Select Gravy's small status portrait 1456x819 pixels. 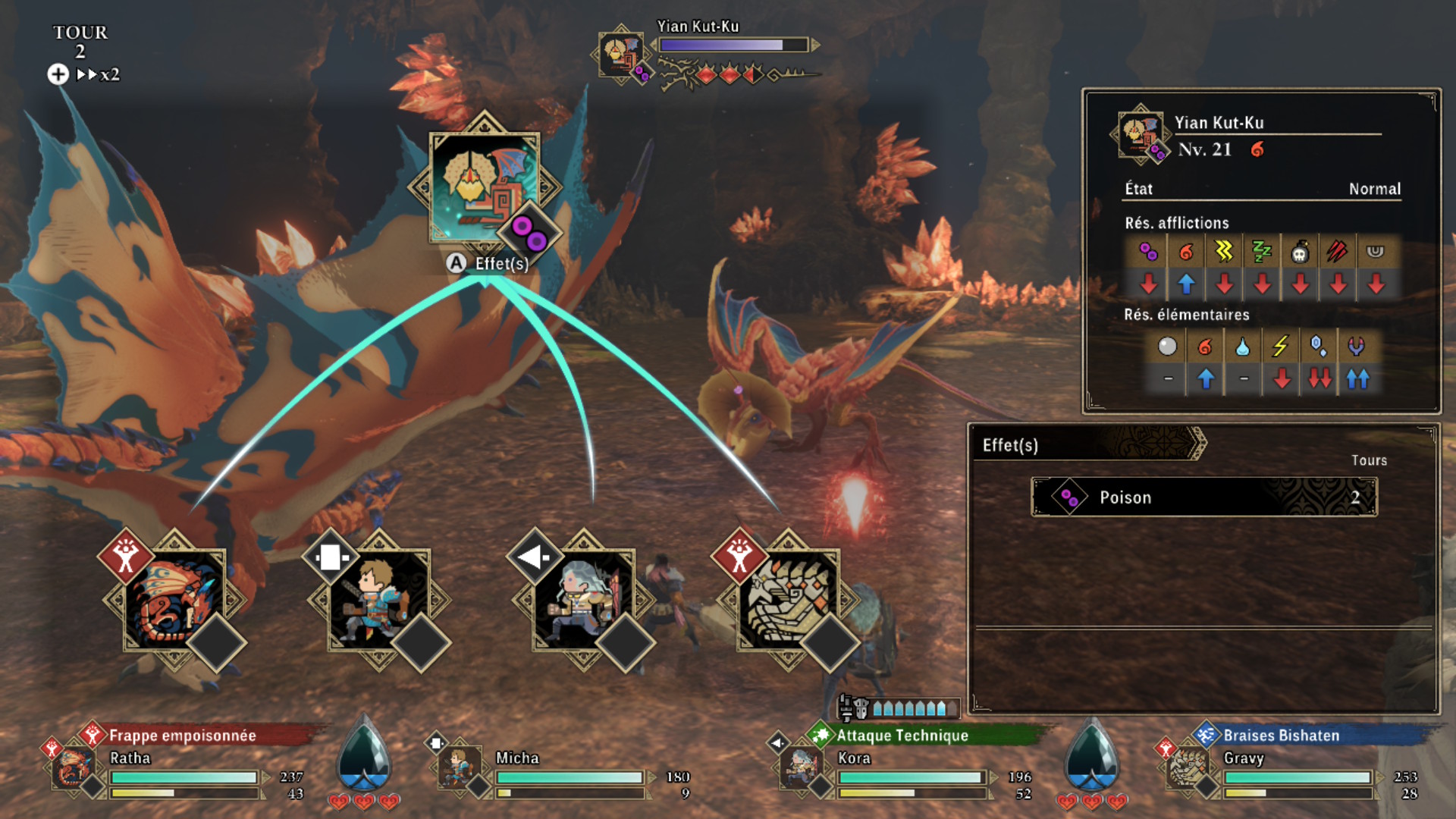coord(1187,767)
